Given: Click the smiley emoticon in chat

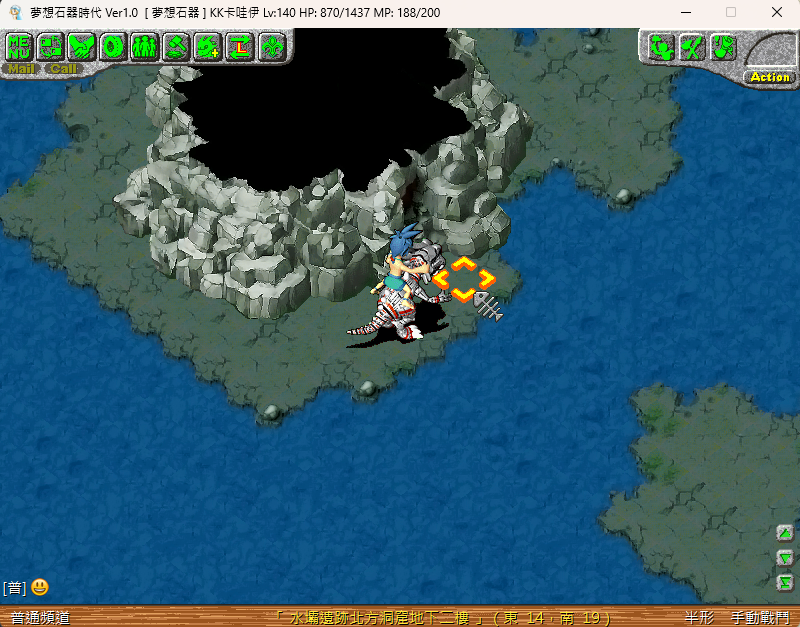Looking at the screenshot, I should [40, 588].
